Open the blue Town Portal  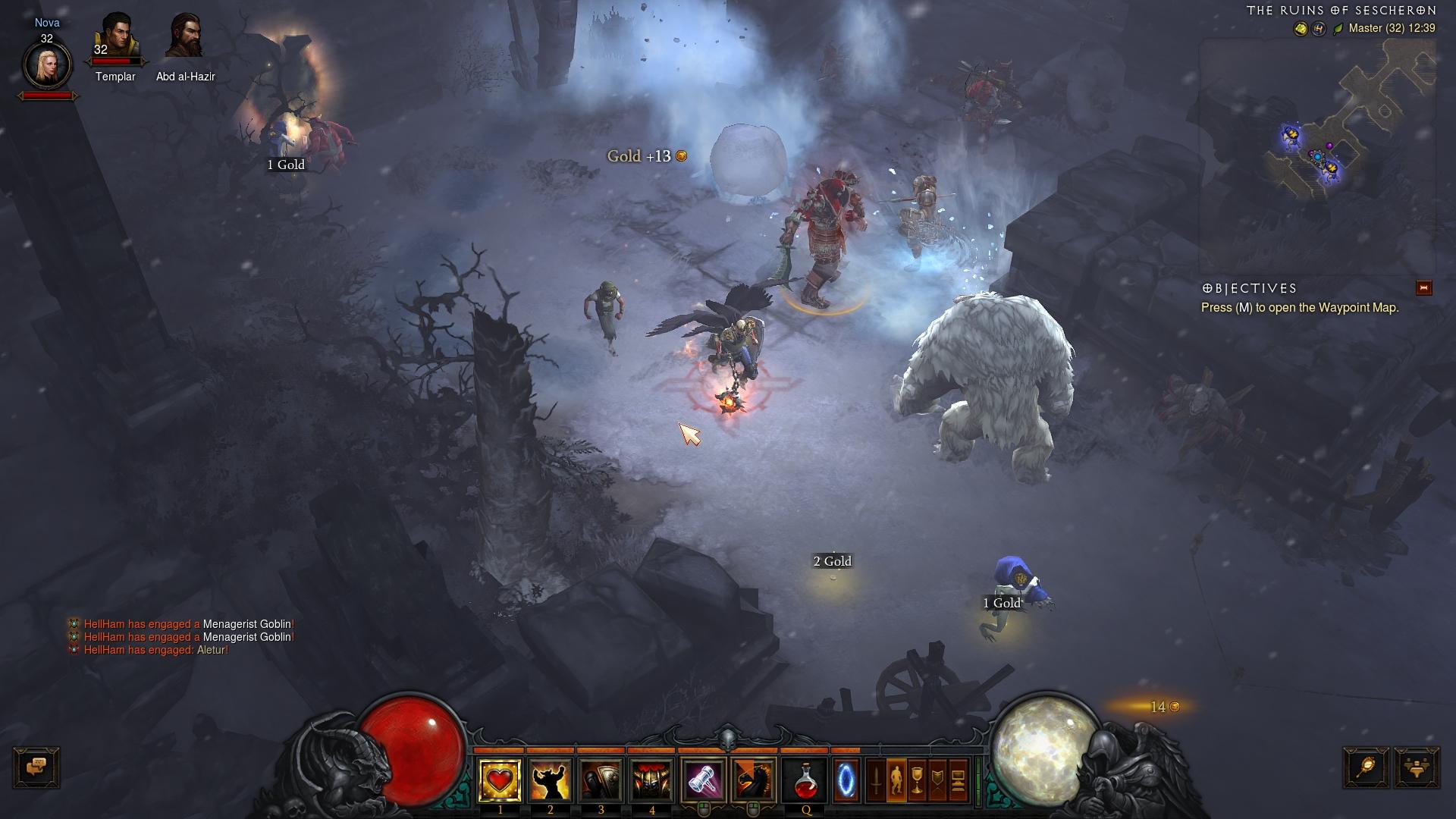pyautogui.click(x=846, y=780)
